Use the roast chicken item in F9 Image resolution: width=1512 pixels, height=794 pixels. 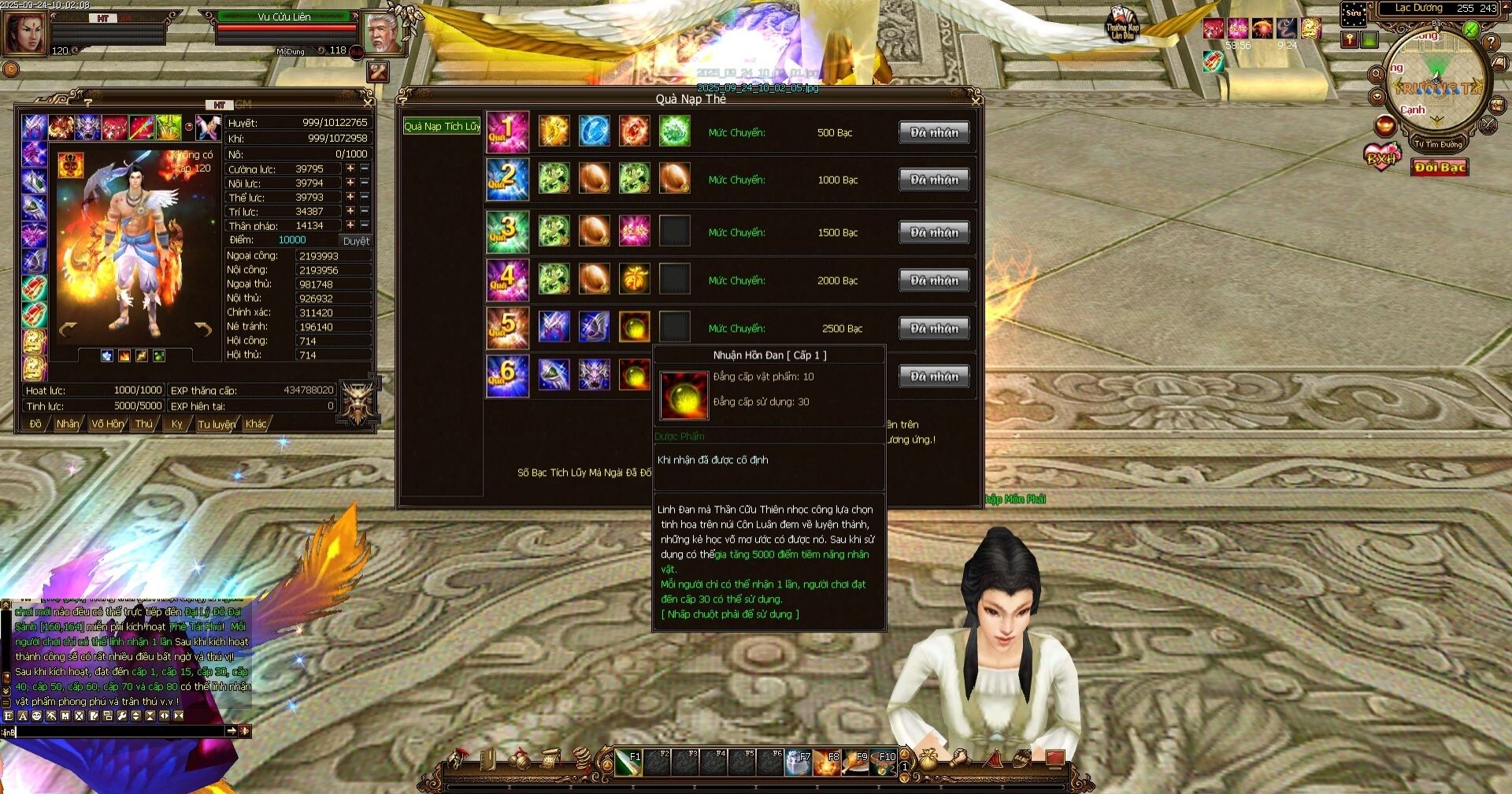(x=854, y=762)
